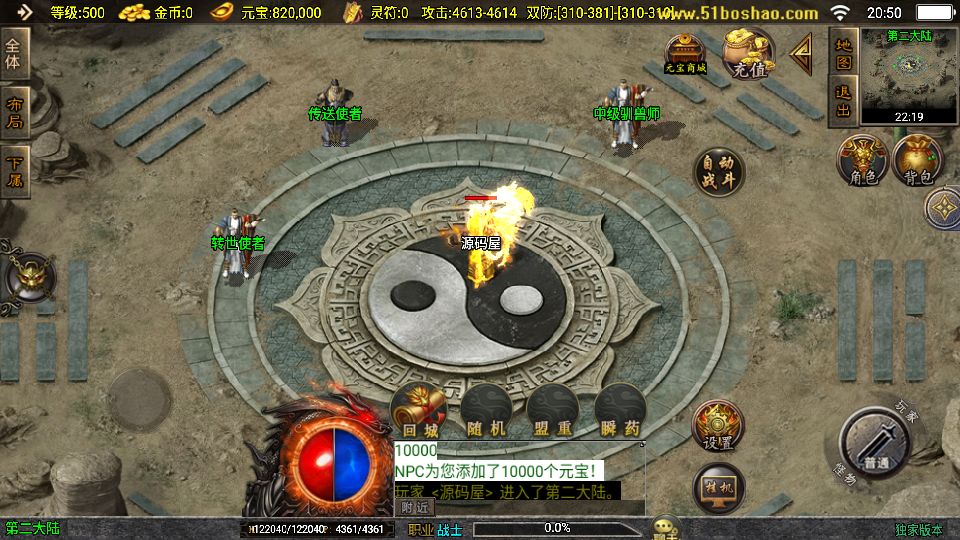This screenshot has height=540, width=960.
Task: Open the 元宝商城 ingot shop
Action: click(686, 54)
